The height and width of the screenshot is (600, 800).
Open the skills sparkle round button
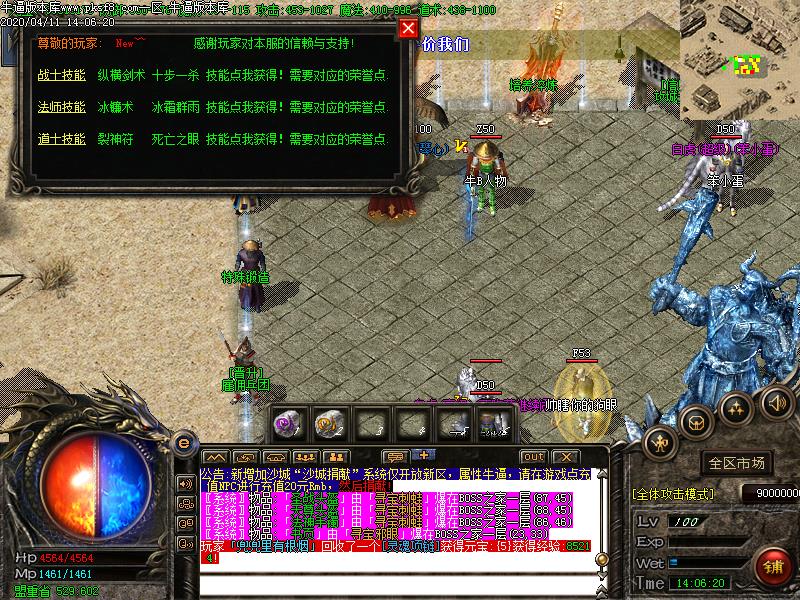[x=736, y=407]
